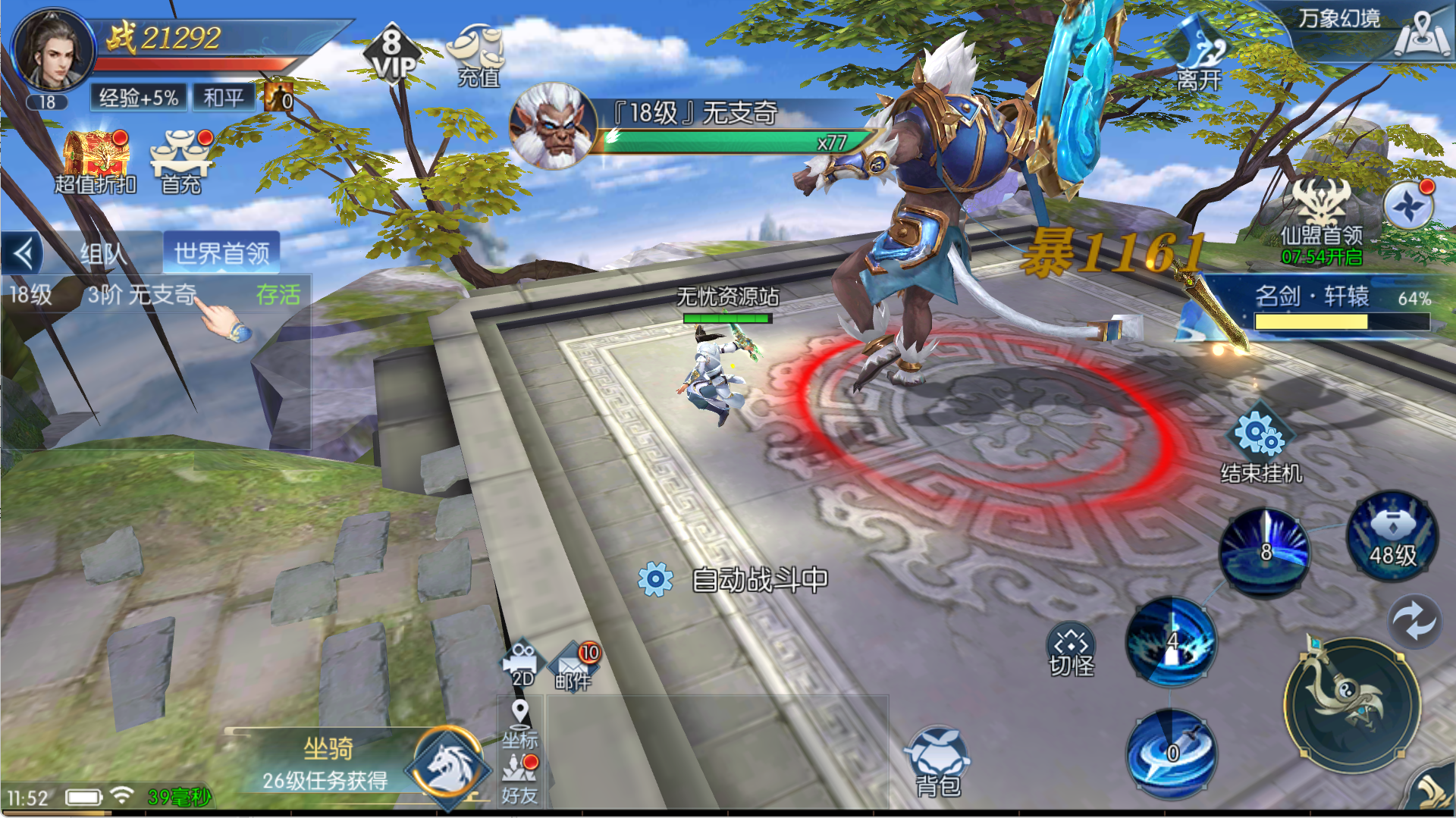Switch to the 组队 team tab
The width and height of the screenshot is (1456, 818).
click(102, 253)
